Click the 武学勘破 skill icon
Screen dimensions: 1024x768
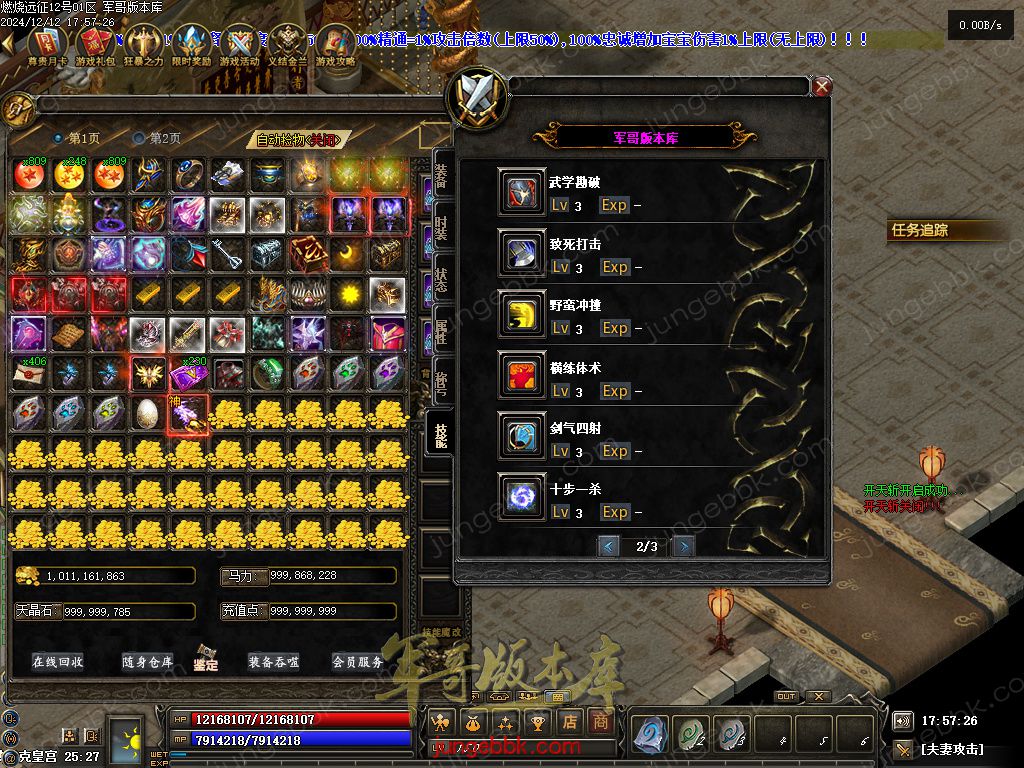pyautogui.click(x=522, y=192)
